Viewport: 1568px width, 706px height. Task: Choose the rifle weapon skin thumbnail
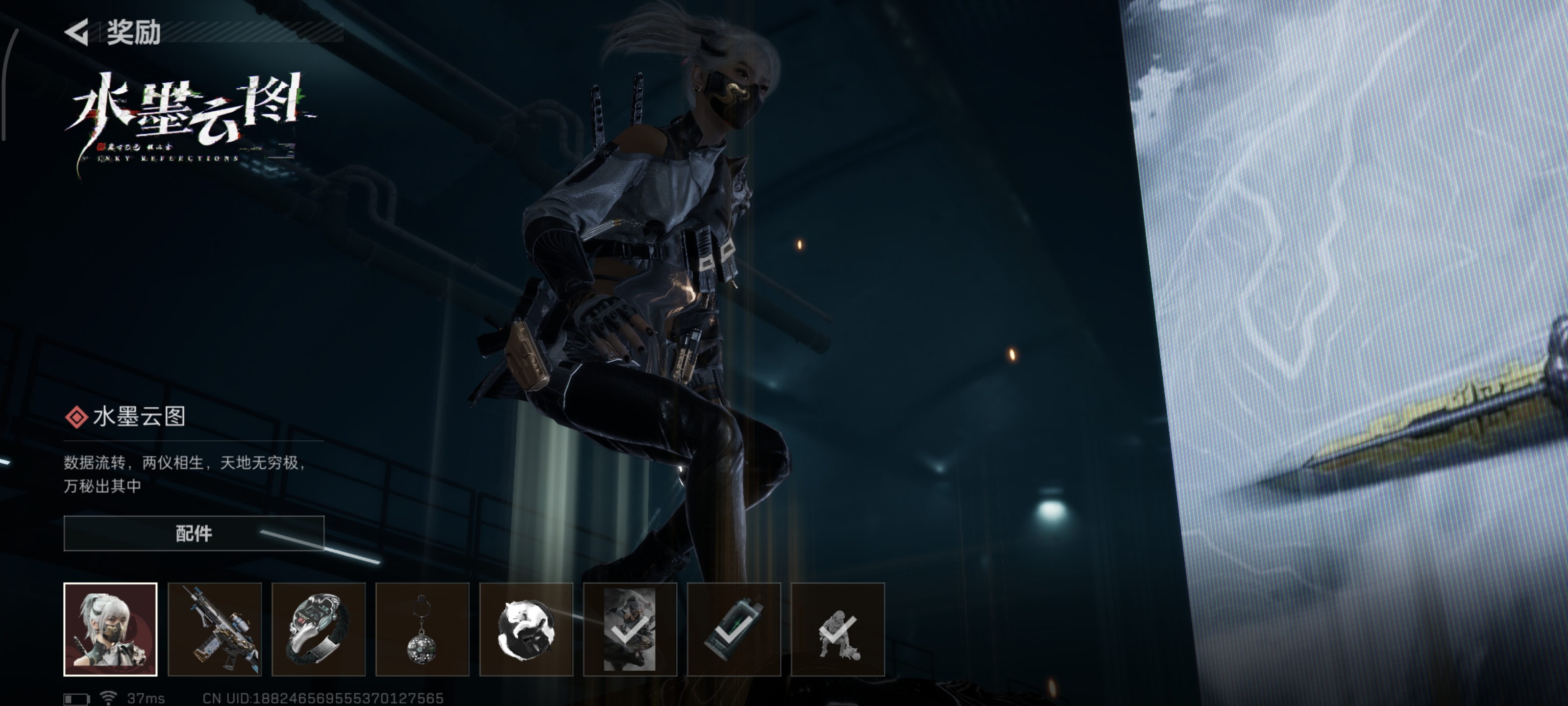point(214,629)
